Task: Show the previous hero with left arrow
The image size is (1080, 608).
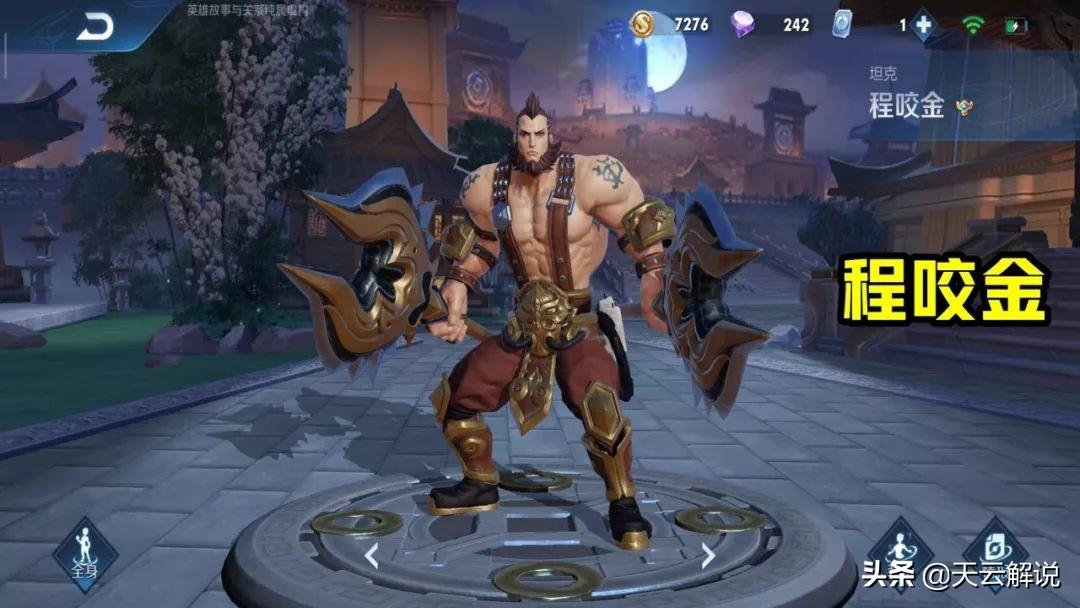Action: pyautogui.click(x=371, y=555)
